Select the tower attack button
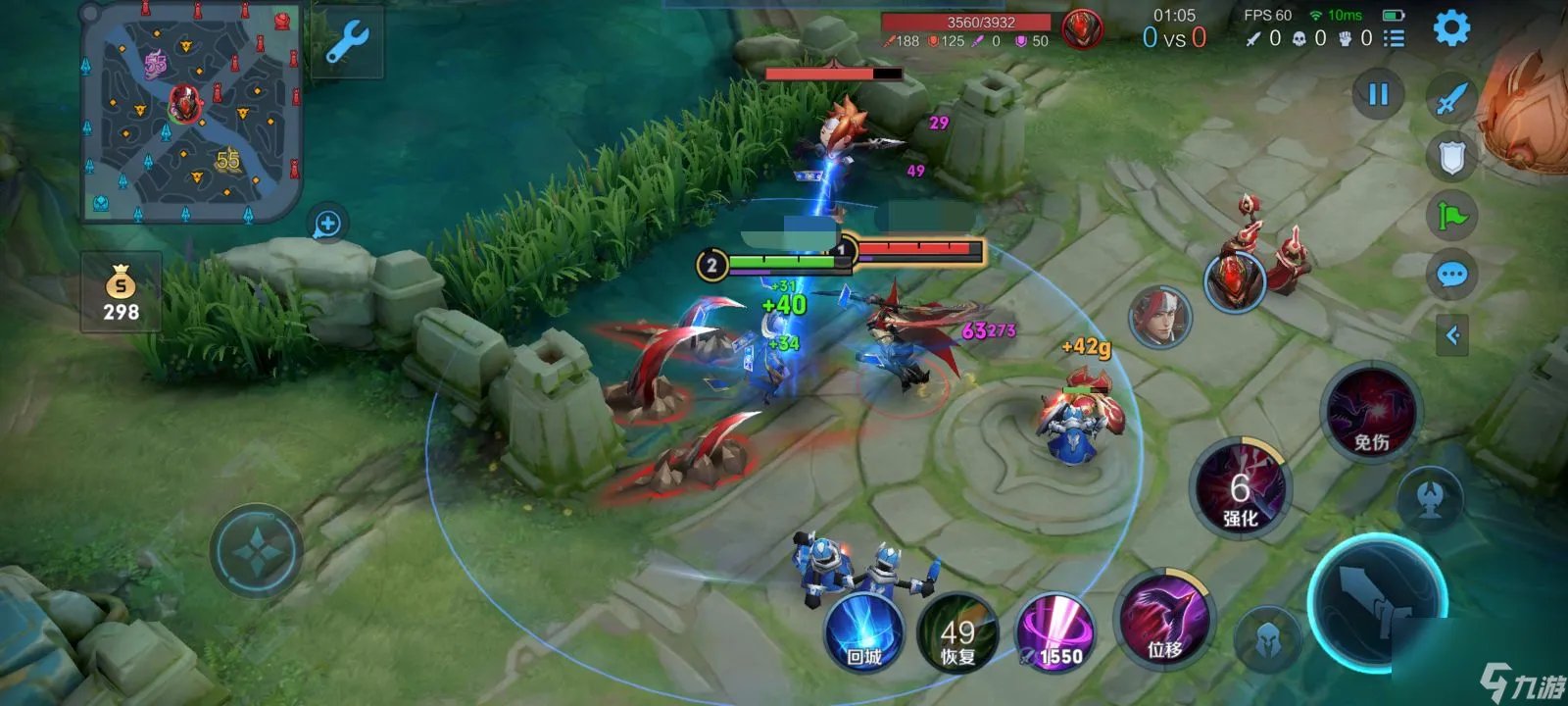Screen dimensions: 1568x706 tap(1430, 499)
